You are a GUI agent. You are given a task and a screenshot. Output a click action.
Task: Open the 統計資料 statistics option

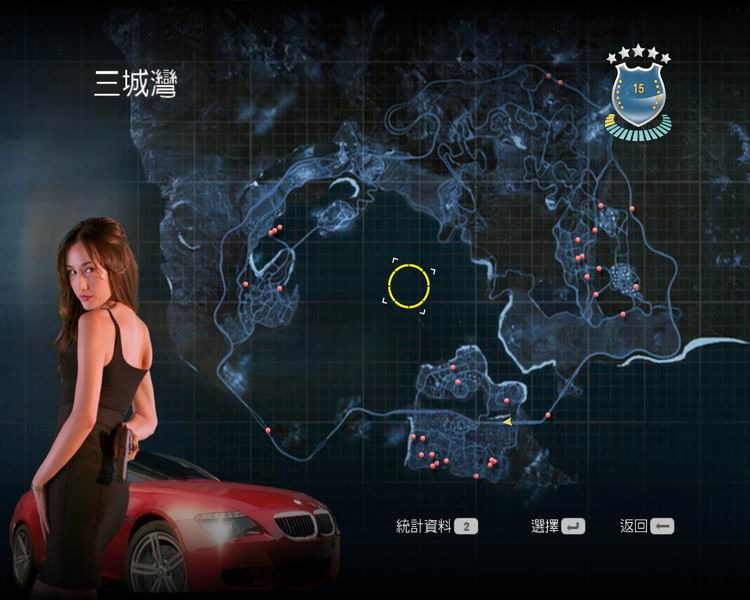[437, 526]
